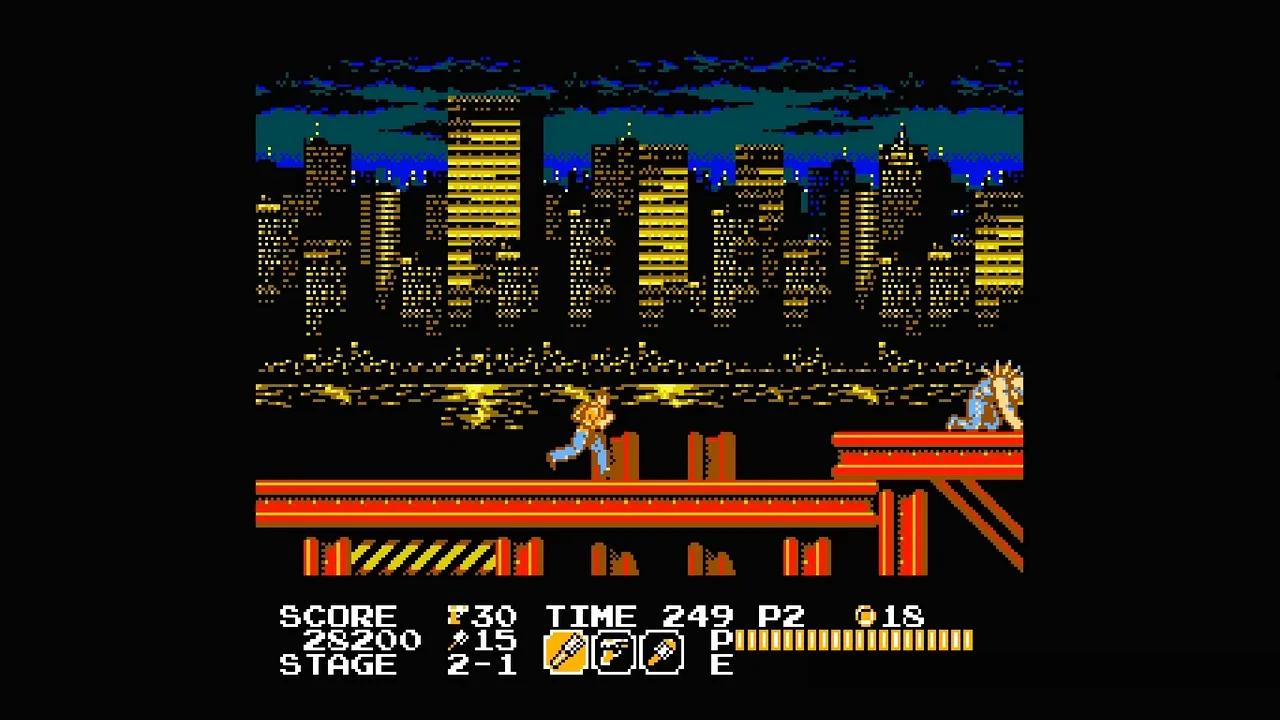
Task: Click the P player health label
Action: click(720, 641)
